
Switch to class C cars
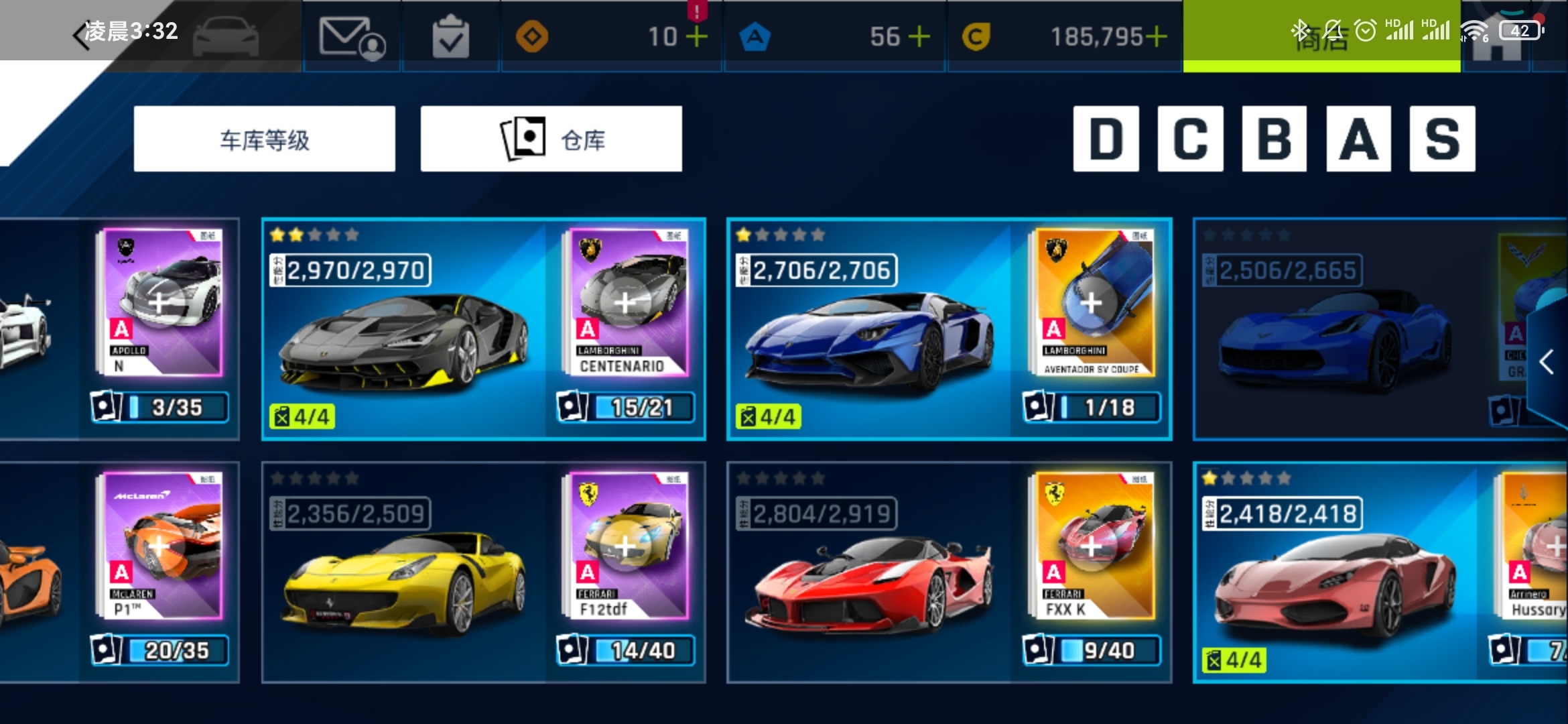[1190, 139]
